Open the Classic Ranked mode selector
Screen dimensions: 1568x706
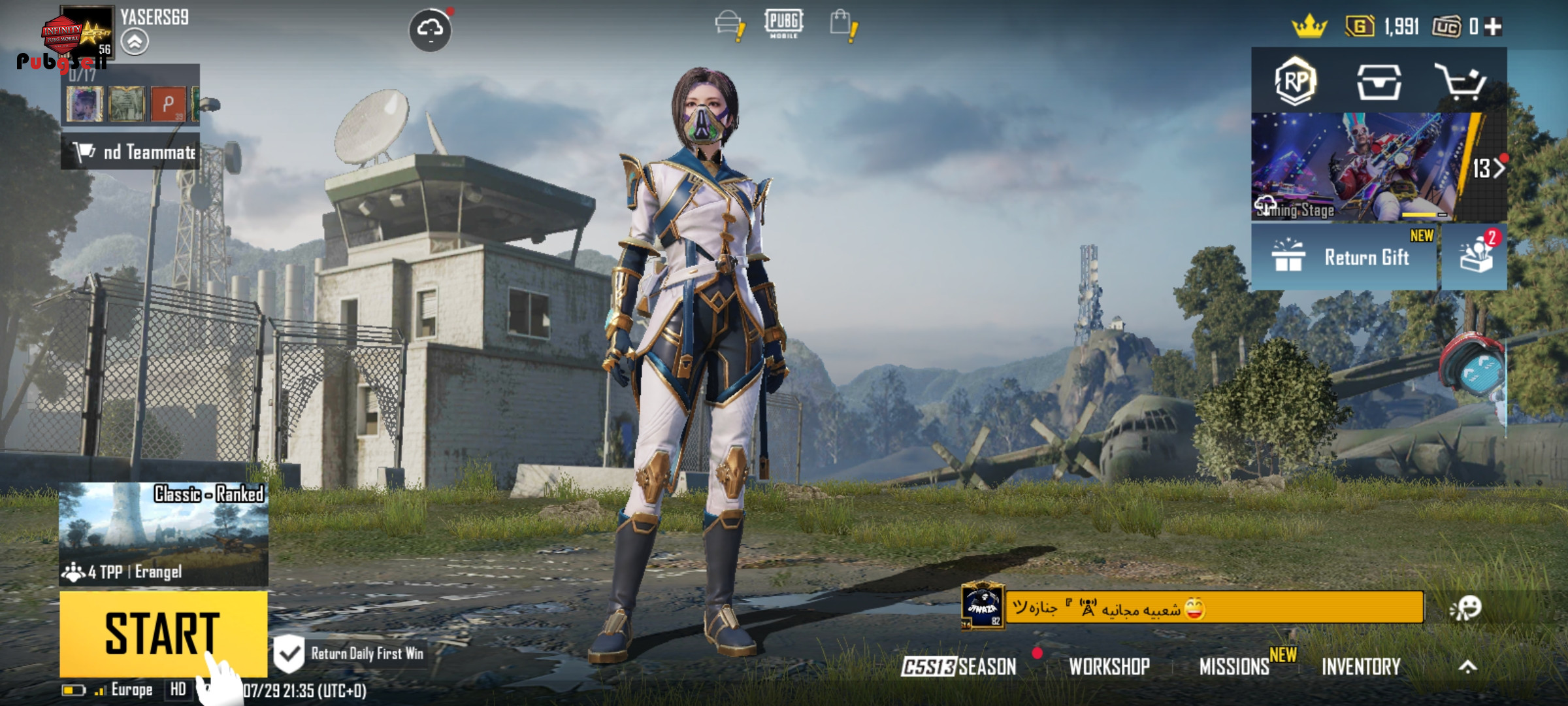(163, 533)
